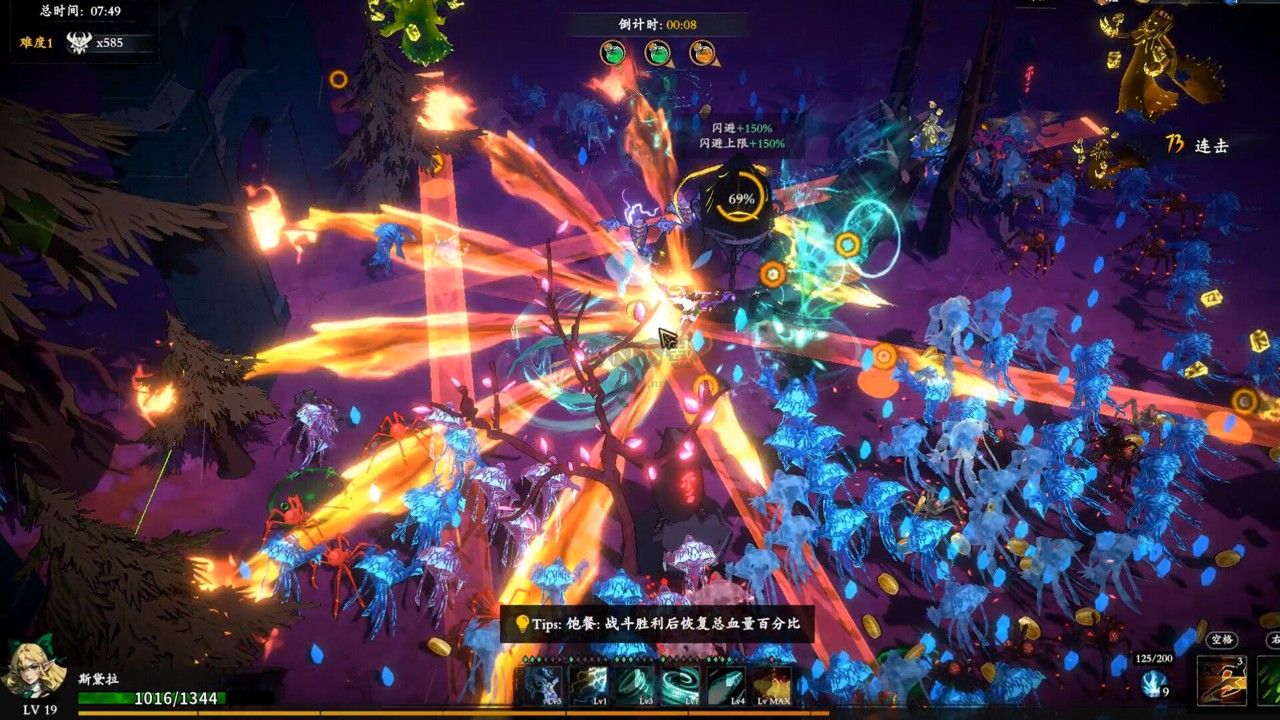Select the Lv1 lightning bolt skill
1280x720 pixels.
click(589, 686)
